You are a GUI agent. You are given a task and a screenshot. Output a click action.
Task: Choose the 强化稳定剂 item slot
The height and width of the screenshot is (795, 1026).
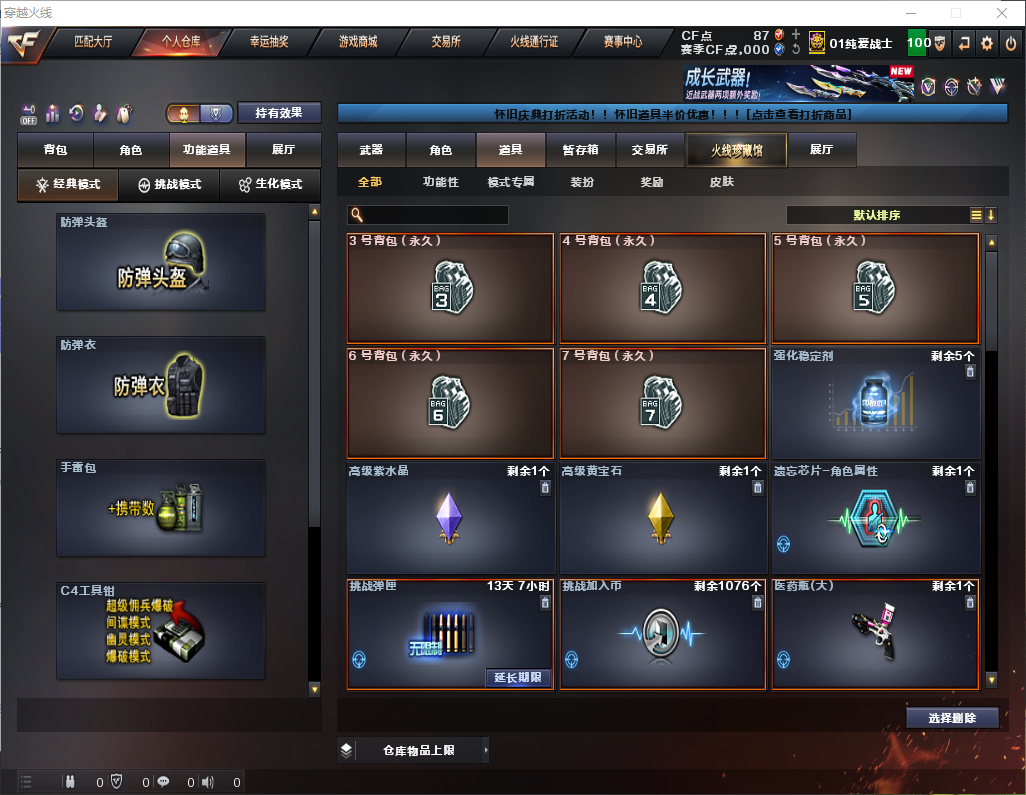point(875,403)
